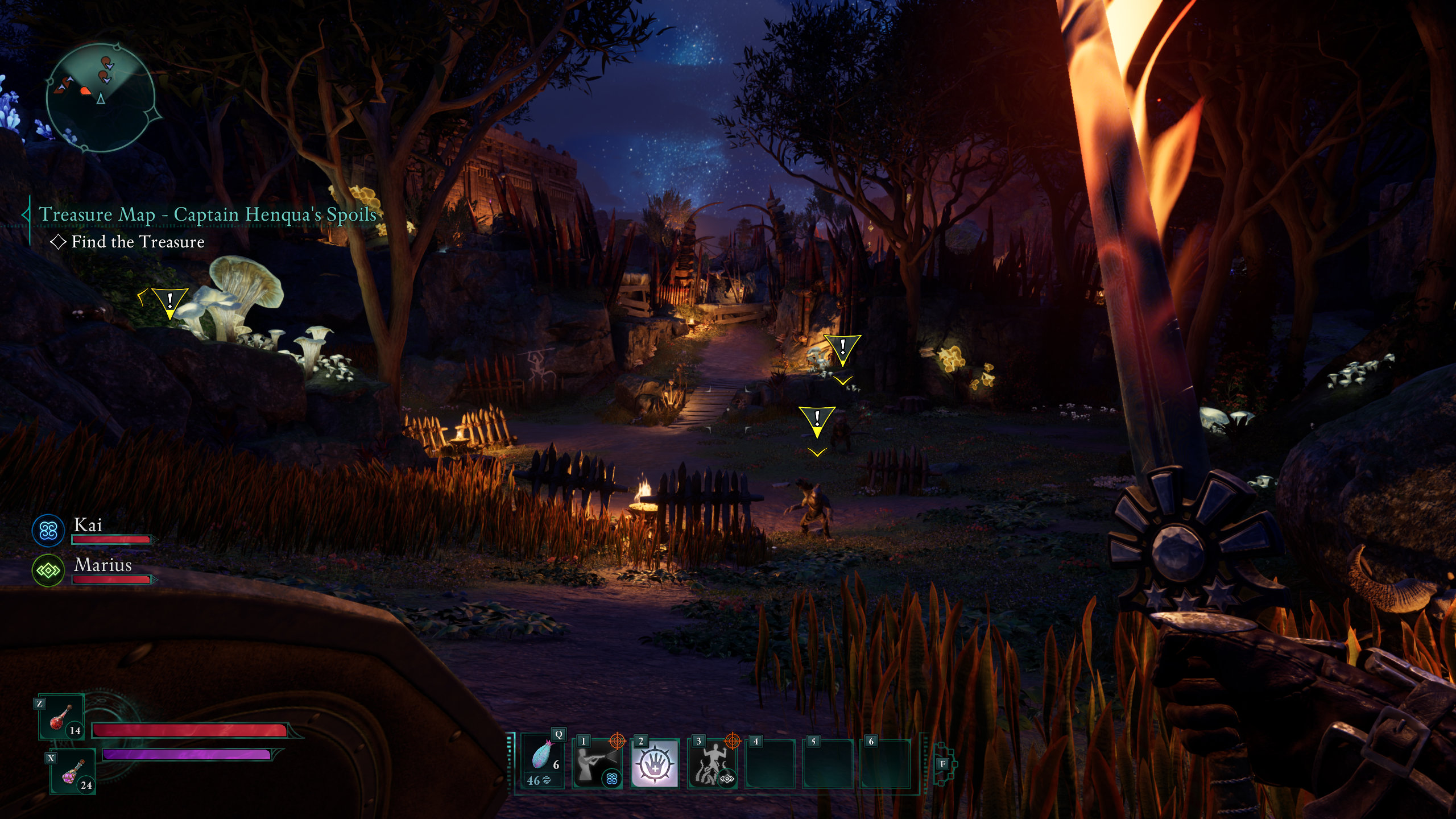Select Kai's companion portrait icon

[48, 531]
